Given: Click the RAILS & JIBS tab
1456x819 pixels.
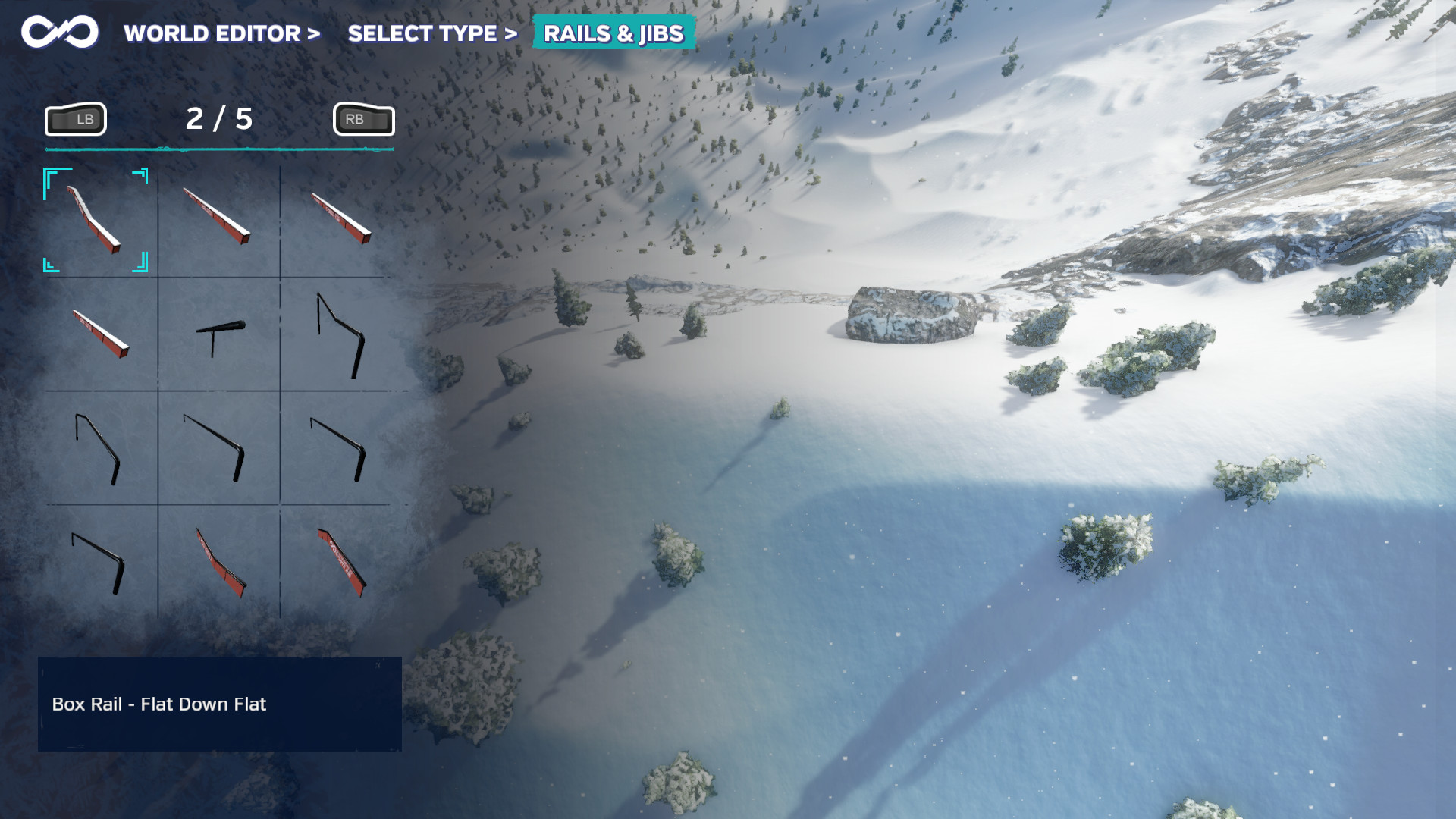Looking at the screenshot, I should (614, 33).
